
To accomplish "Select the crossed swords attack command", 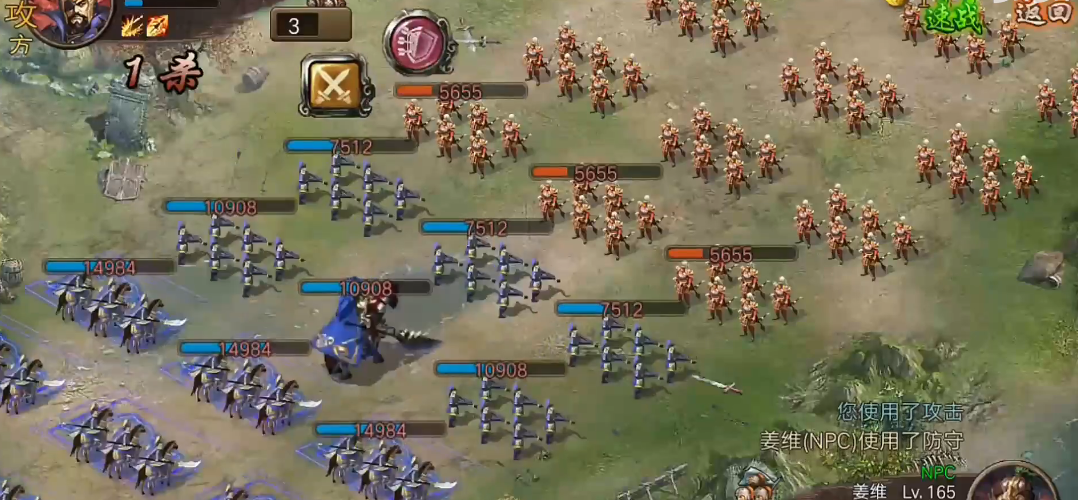I will pyautogui.click(x=335, y=84).
